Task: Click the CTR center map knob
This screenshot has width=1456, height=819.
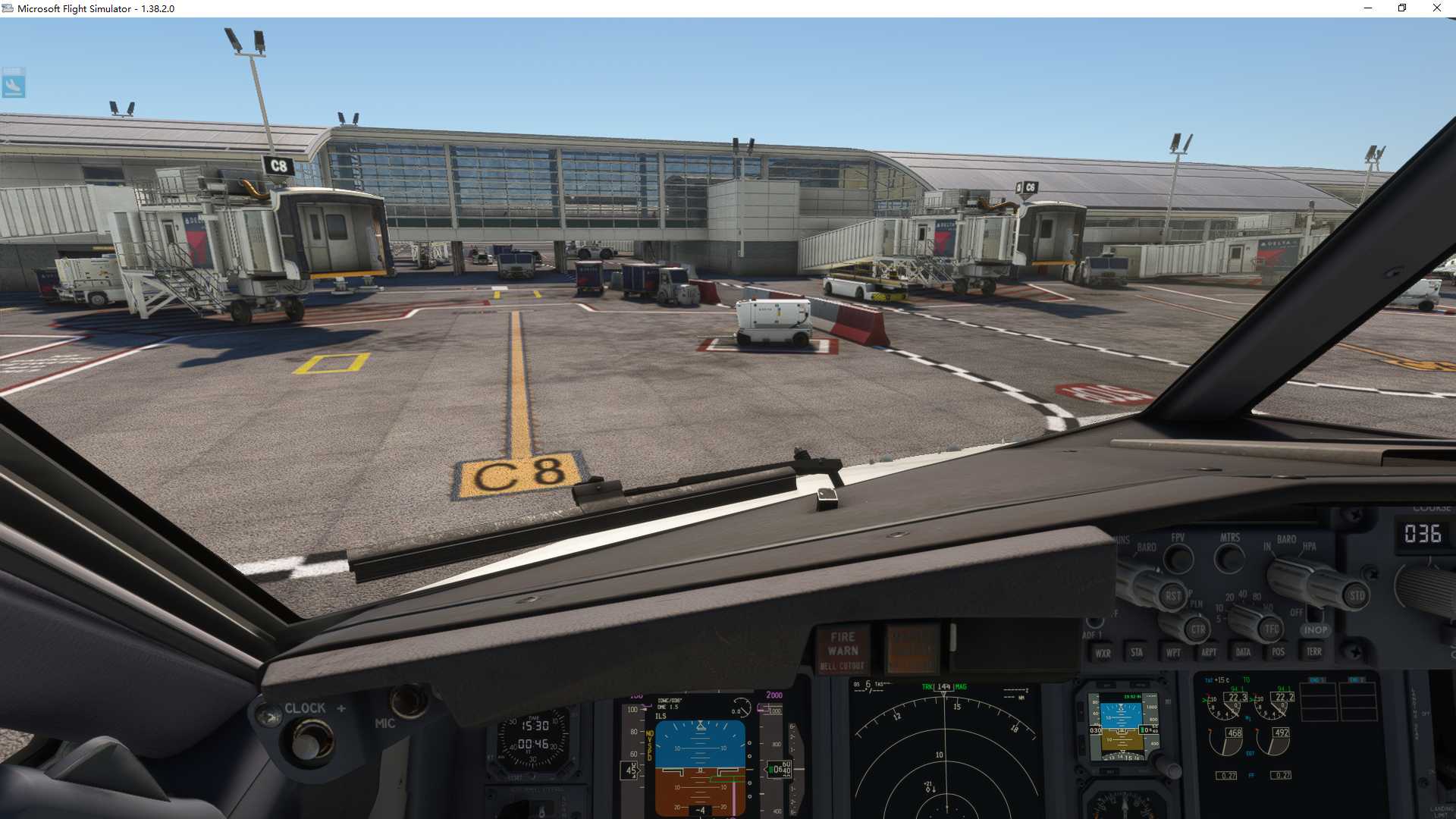Action: pos(1197,629)
